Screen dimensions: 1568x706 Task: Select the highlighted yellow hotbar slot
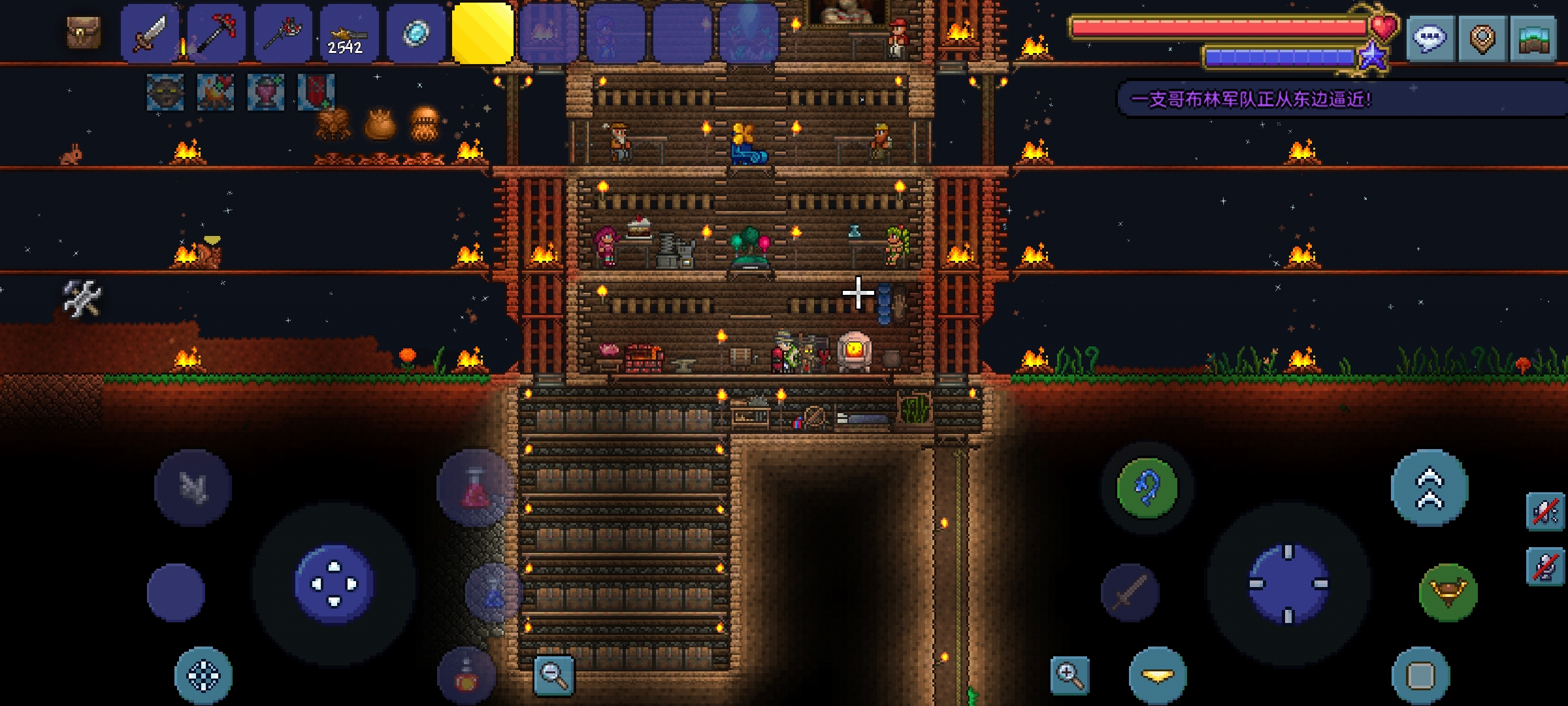482,34
